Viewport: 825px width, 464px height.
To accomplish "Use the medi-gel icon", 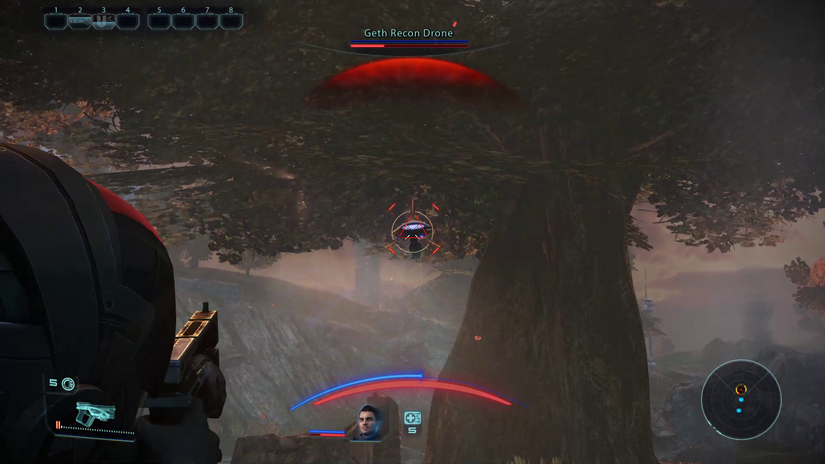I will [412, 418].
